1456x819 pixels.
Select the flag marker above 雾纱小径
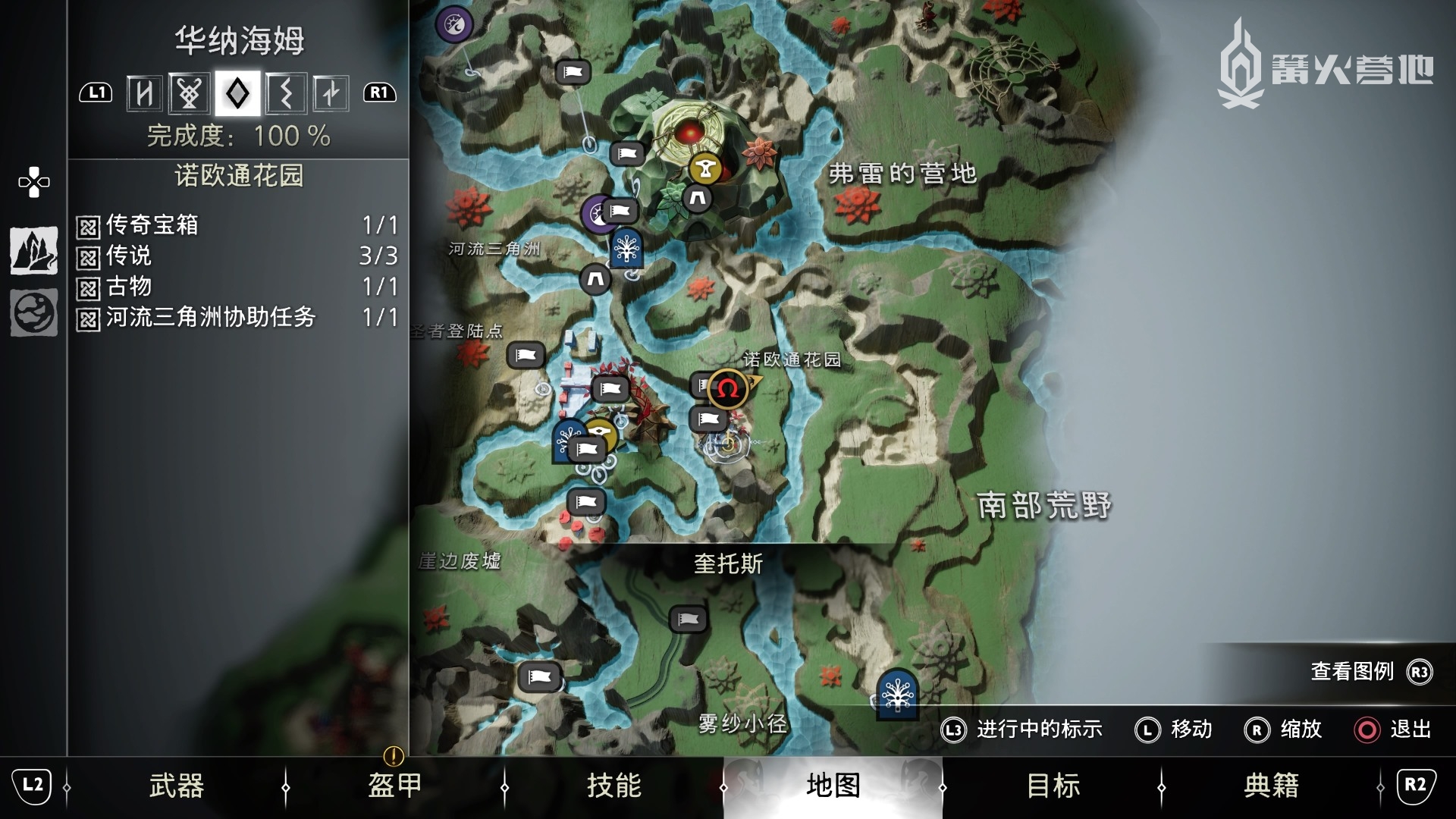click(x=688, y=619)
